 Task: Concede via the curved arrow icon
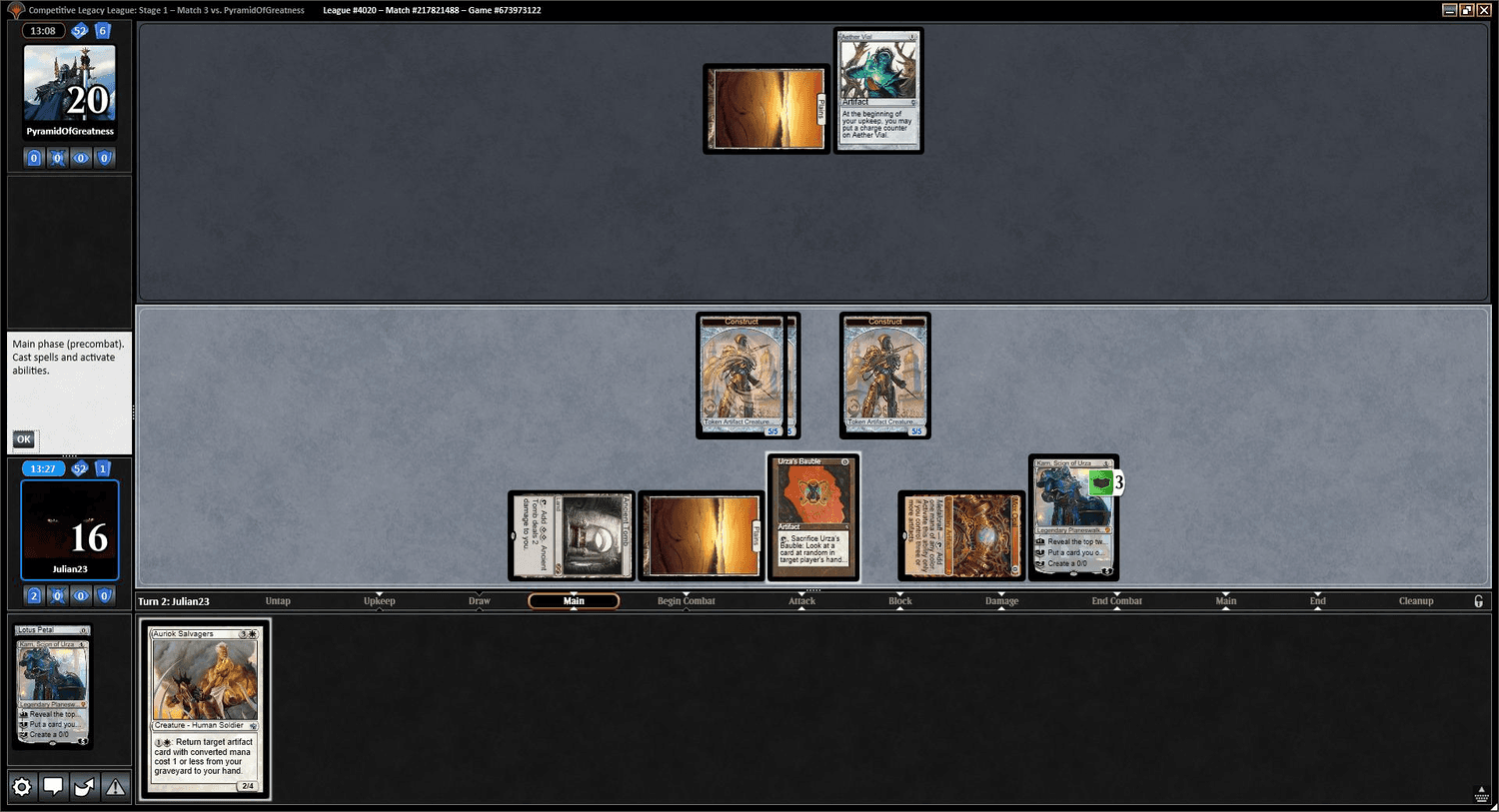[84, 786]
